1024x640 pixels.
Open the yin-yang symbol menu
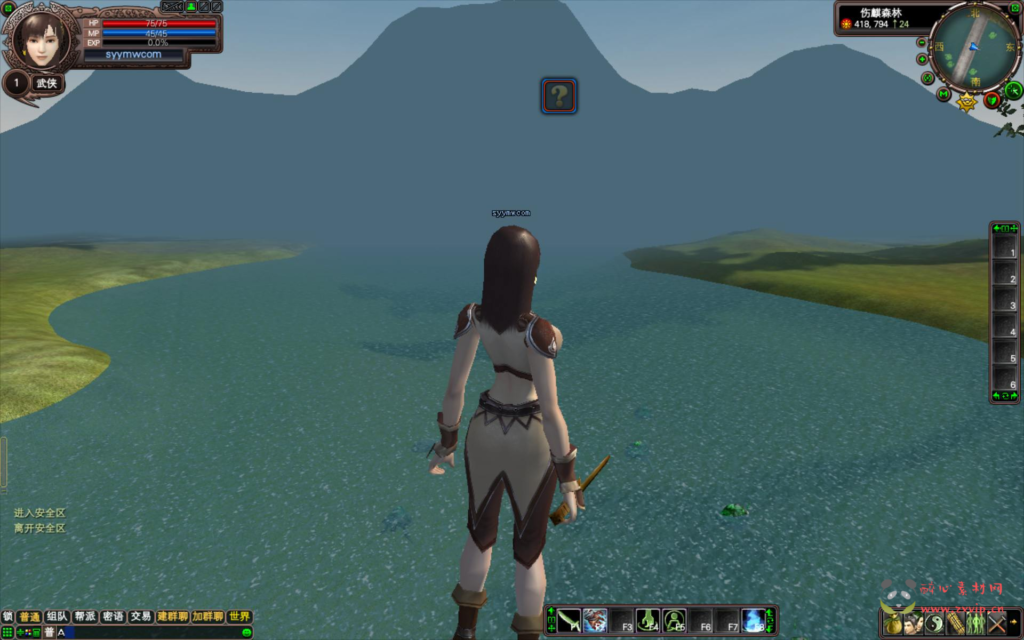(x=935, y=623)
